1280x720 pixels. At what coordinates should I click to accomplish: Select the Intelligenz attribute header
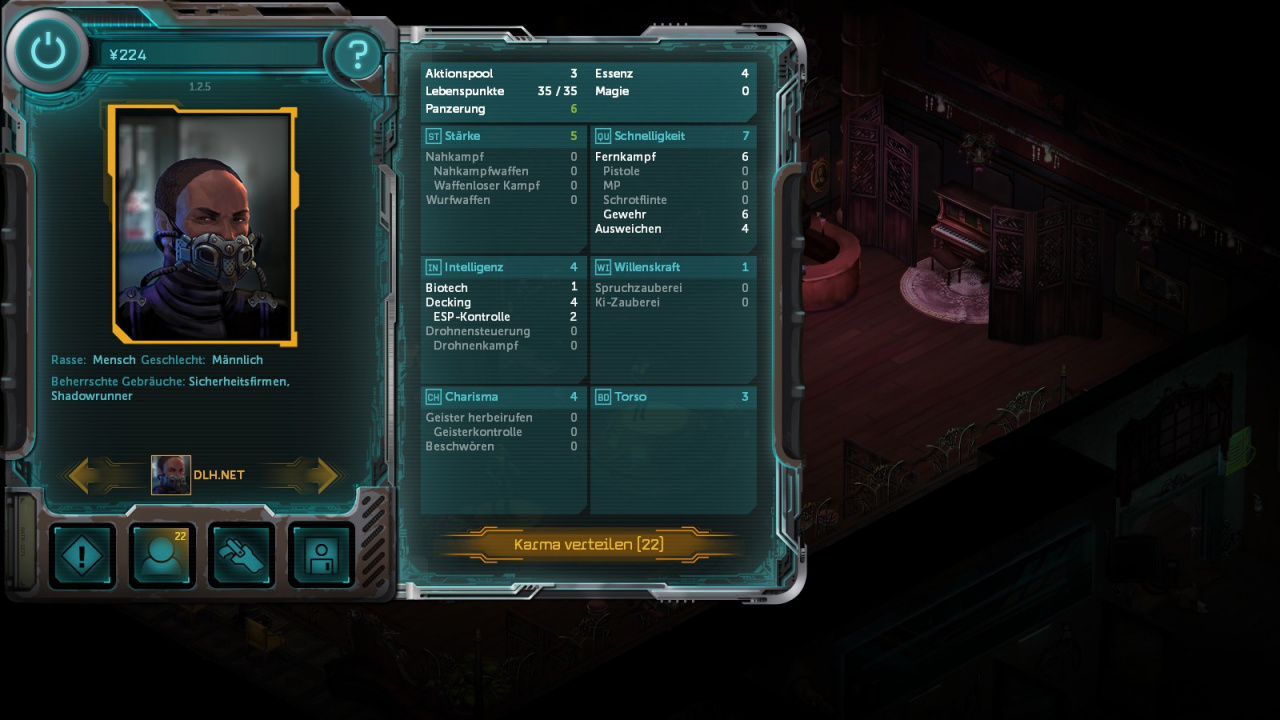(502, 267)
